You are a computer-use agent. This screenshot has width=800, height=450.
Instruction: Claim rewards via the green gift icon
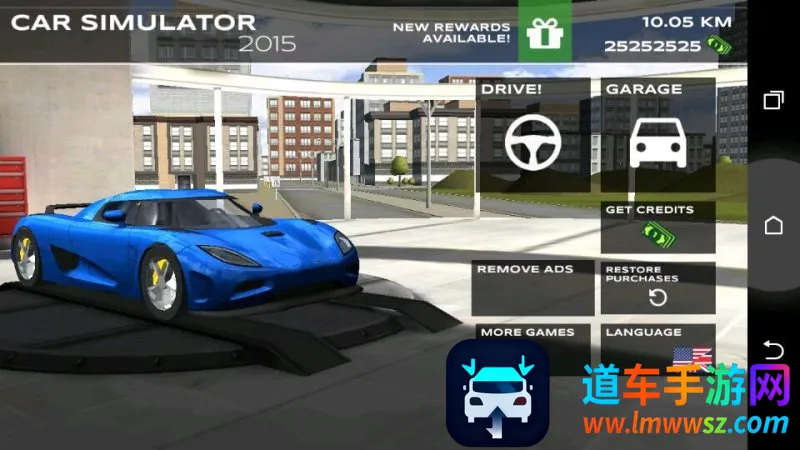point(545,32)
